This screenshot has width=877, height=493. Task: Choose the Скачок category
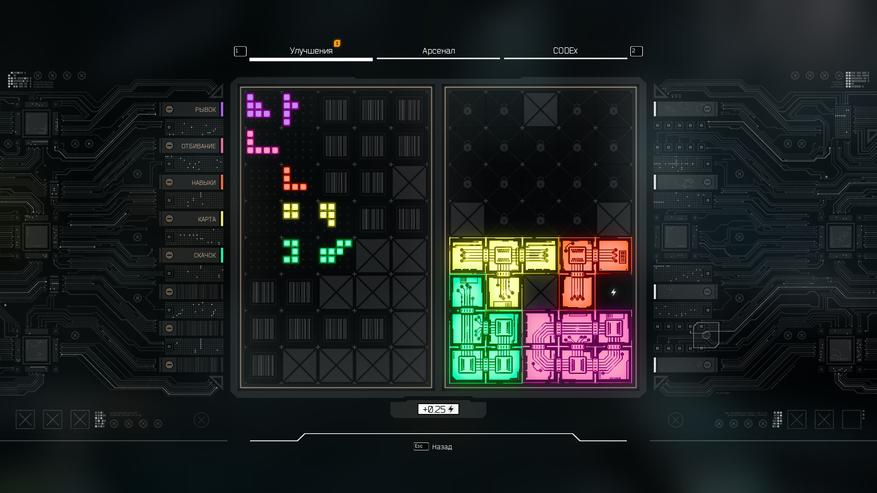click(x=192, y=256)
